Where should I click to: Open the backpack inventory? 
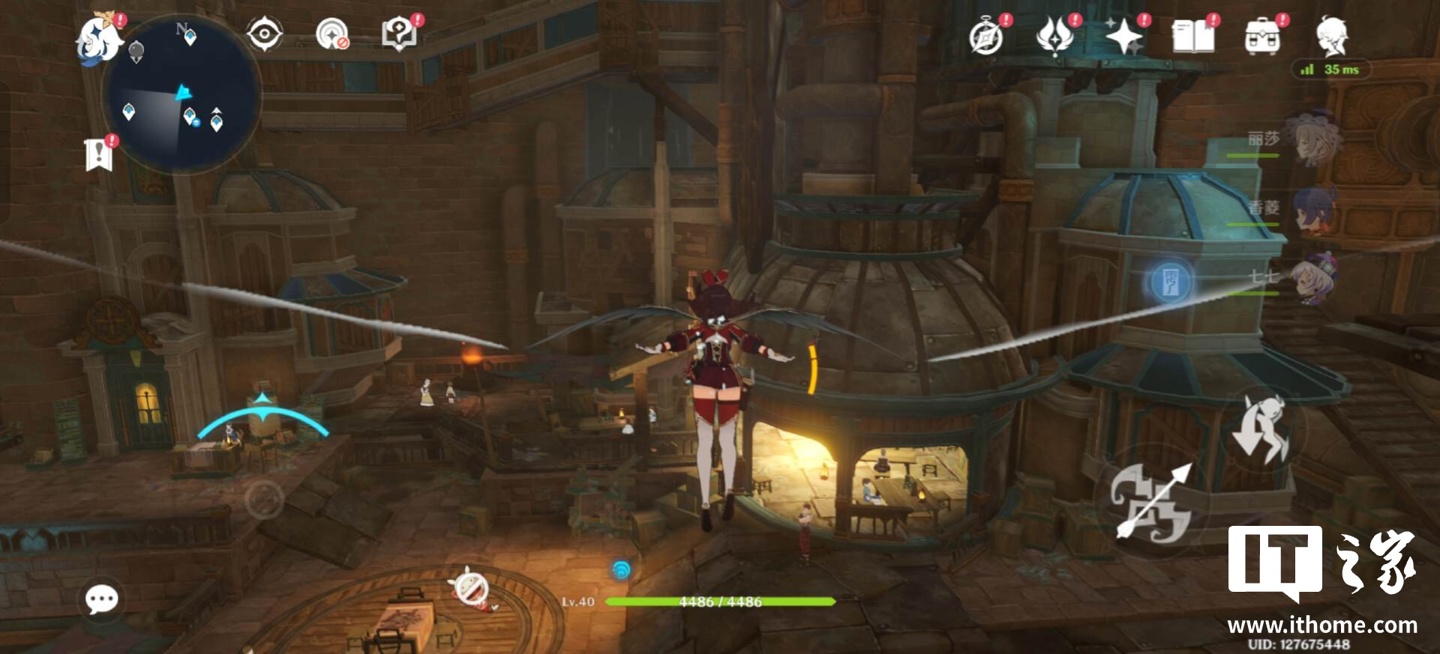[x=1263, y=37]
